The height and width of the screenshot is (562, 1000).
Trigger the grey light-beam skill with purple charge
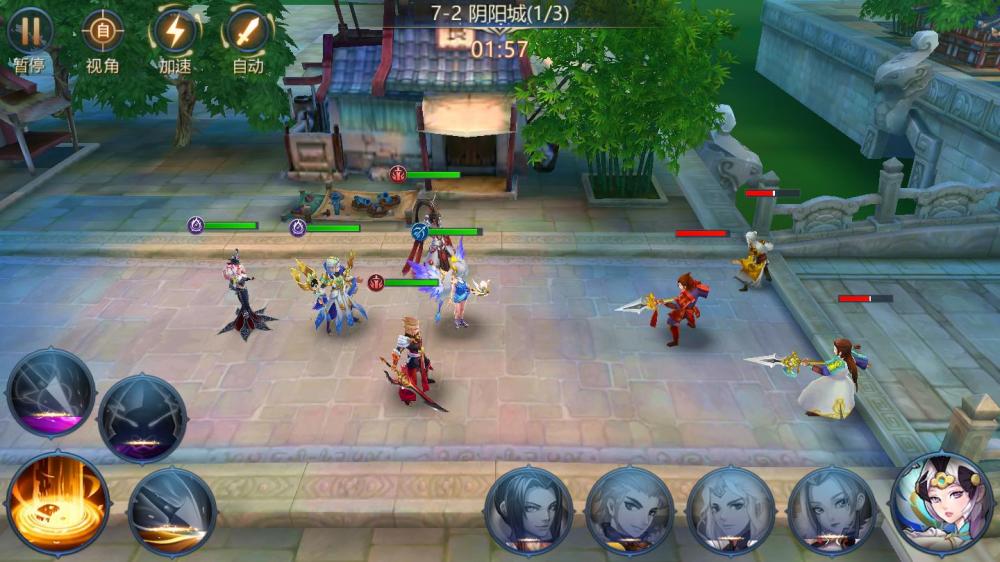coord(50,392)
